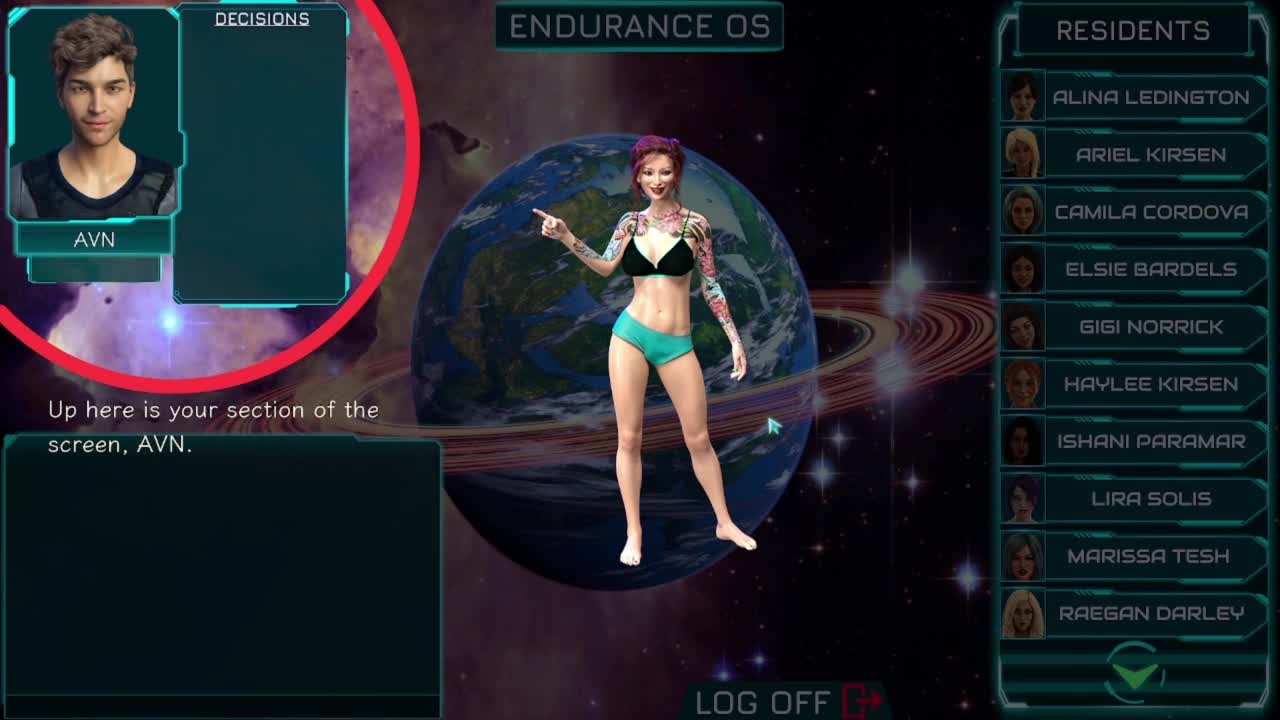The image size is (1280, 720).
Task: Open Haylee Kirsen's resident entry
Action: point(1150,384)
